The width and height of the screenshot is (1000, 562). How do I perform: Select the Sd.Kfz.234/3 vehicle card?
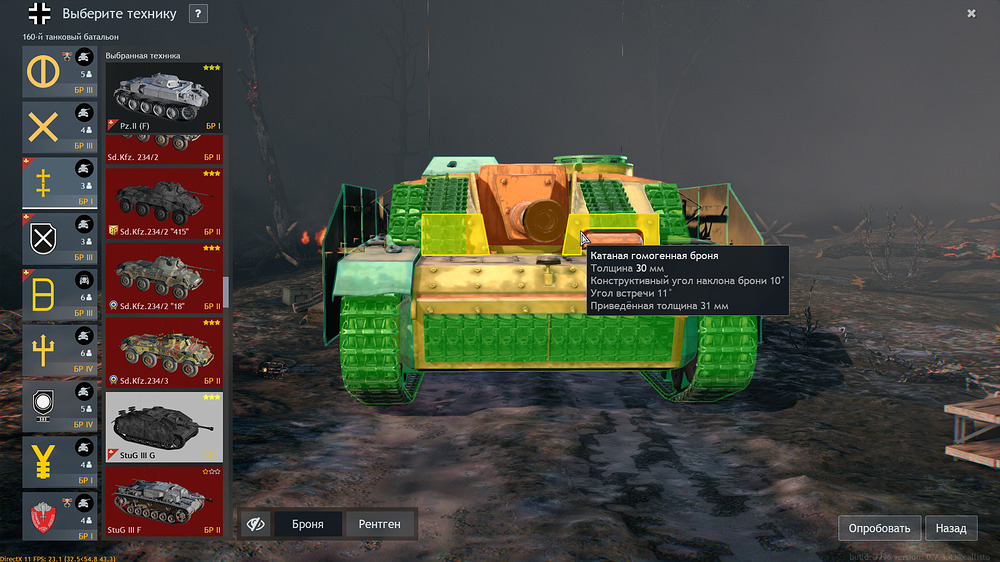click(x=164, y=352)
